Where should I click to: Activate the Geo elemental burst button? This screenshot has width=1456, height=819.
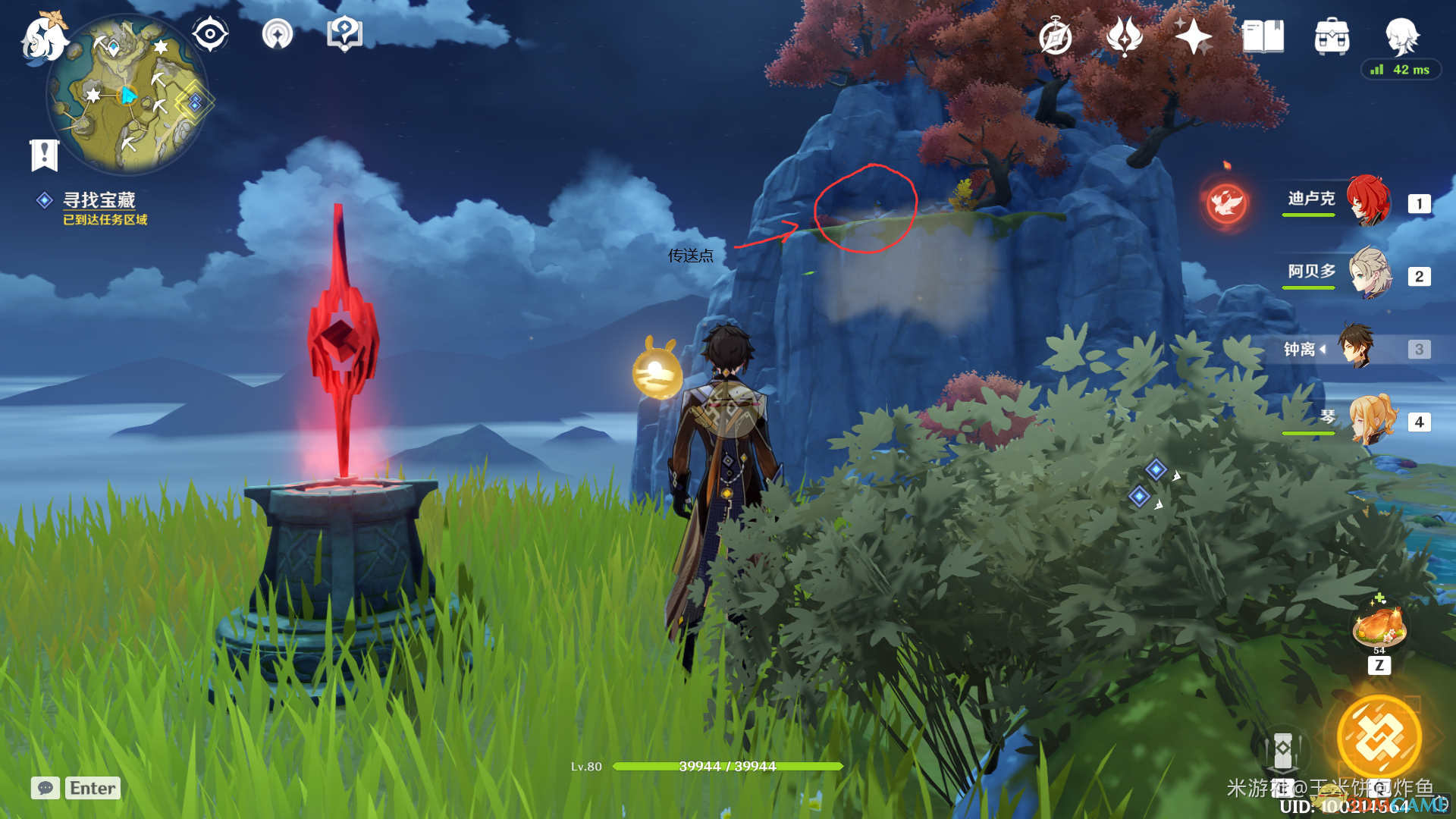click(x=1379, y=737)
